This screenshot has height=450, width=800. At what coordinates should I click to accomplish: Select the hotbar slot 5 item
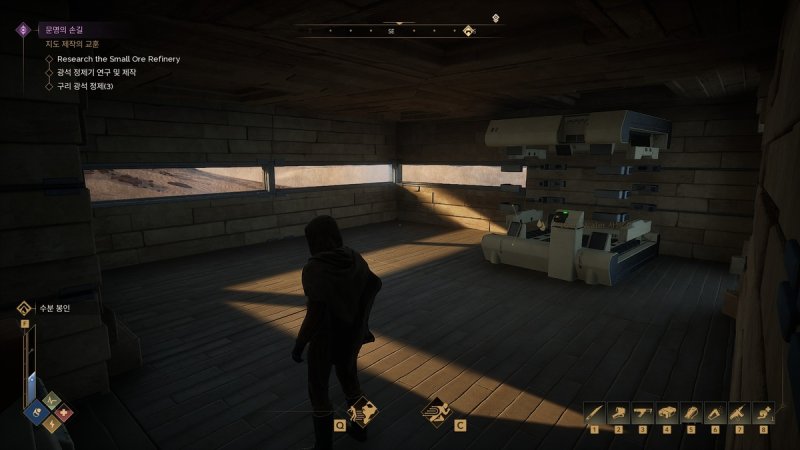tap(690, 412)
